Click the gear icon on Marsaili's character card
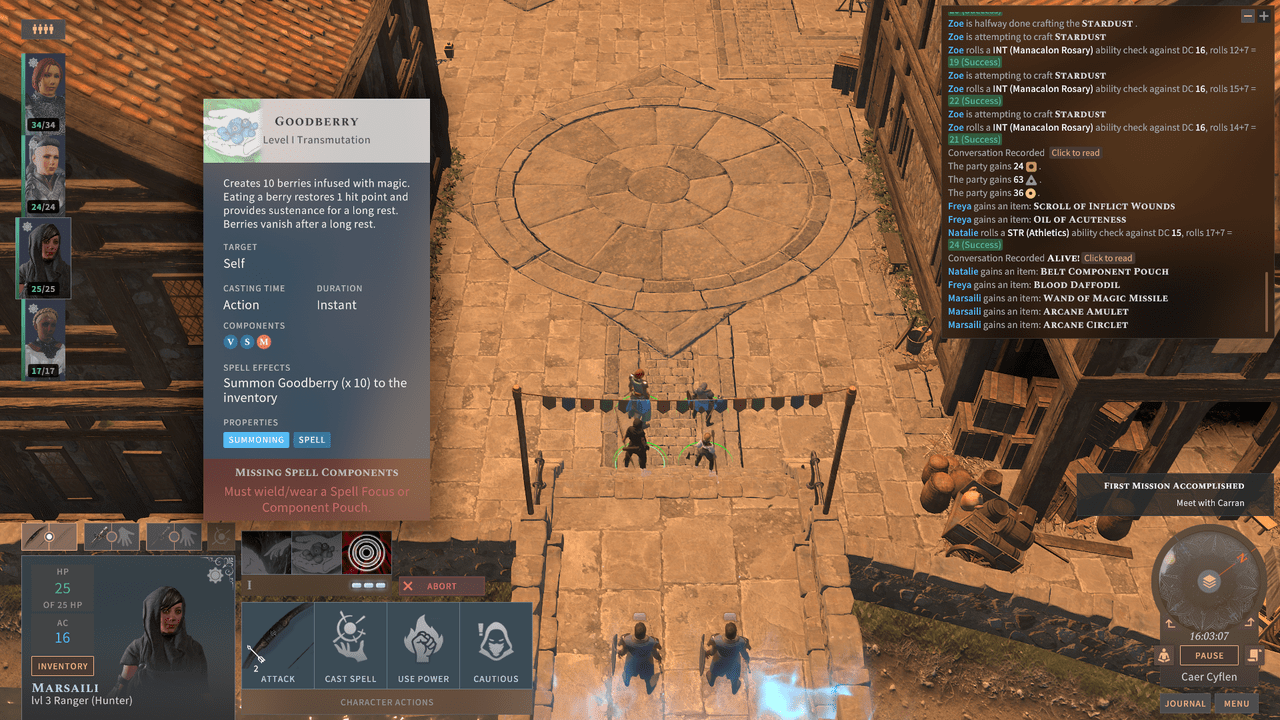The image size is (1280, 720). 214,577
